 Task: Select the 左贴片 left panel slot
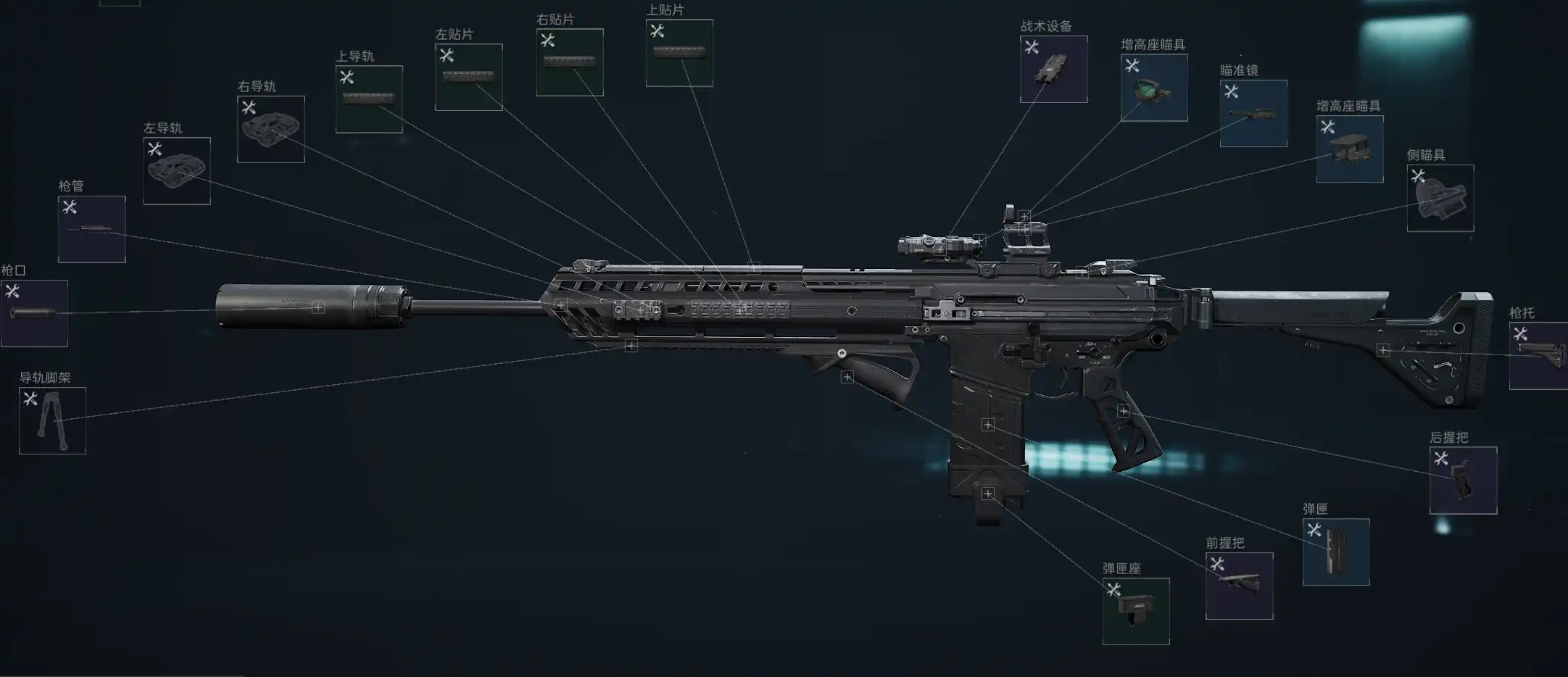[x=468, y=77]
